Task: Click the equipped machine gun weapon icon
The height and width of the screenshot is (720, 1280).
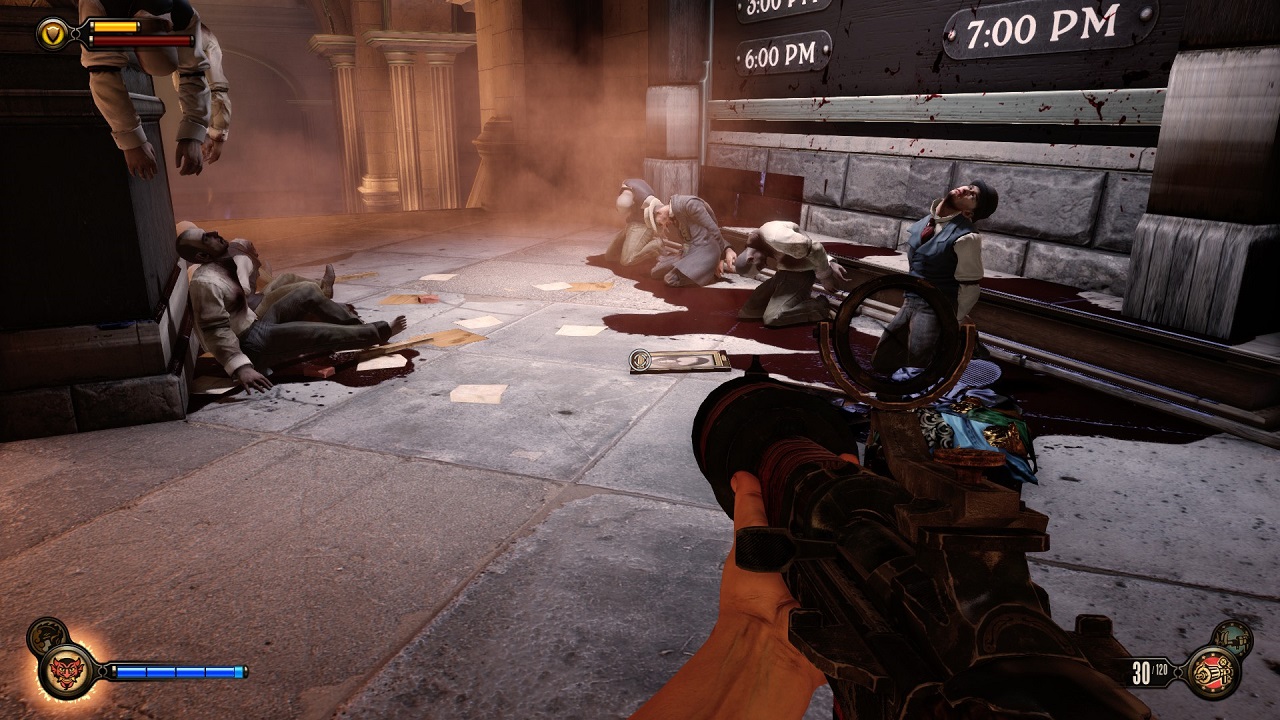Action: [1213, 671]
